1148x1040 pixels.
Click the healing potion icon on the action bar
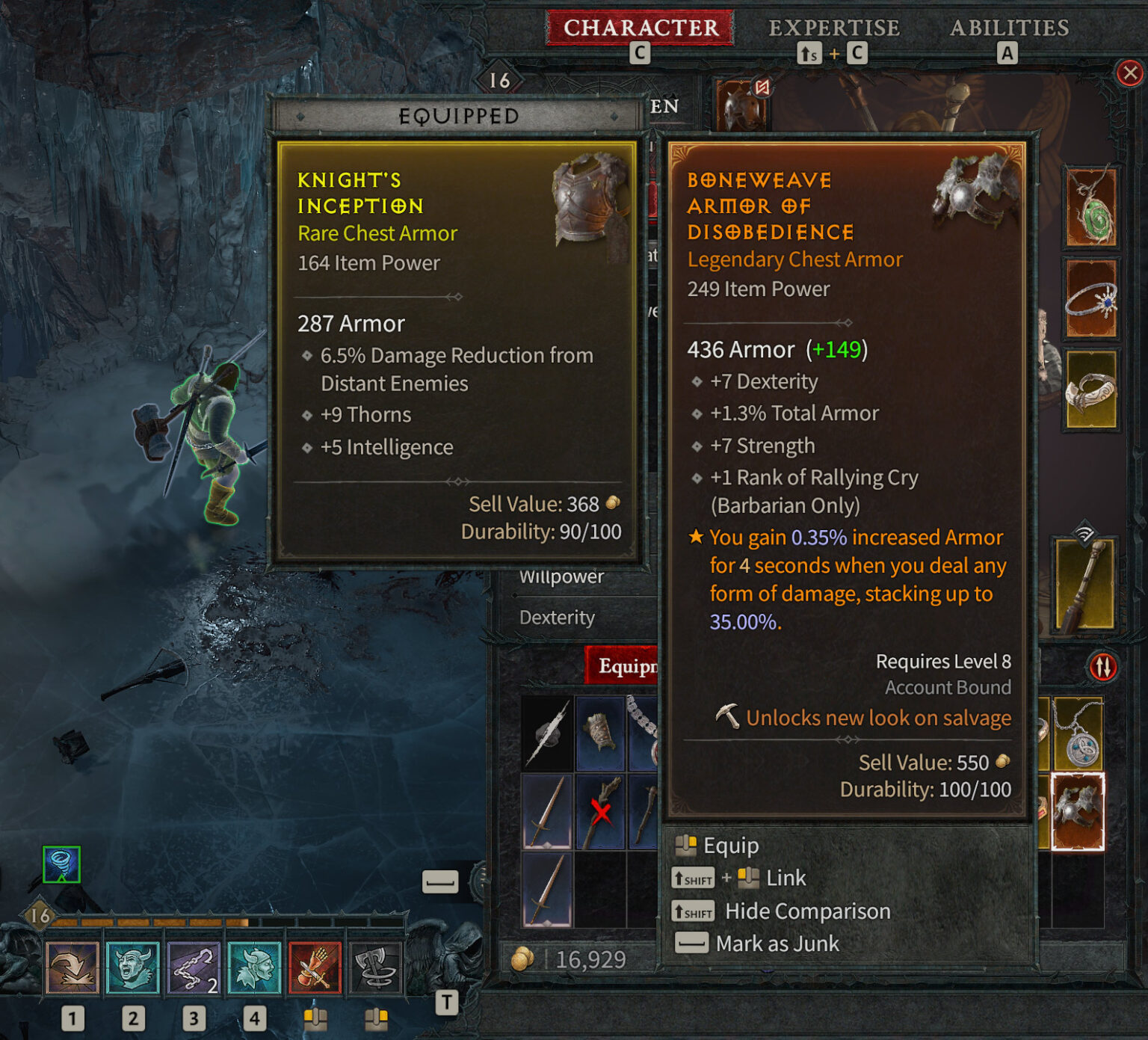315,968
